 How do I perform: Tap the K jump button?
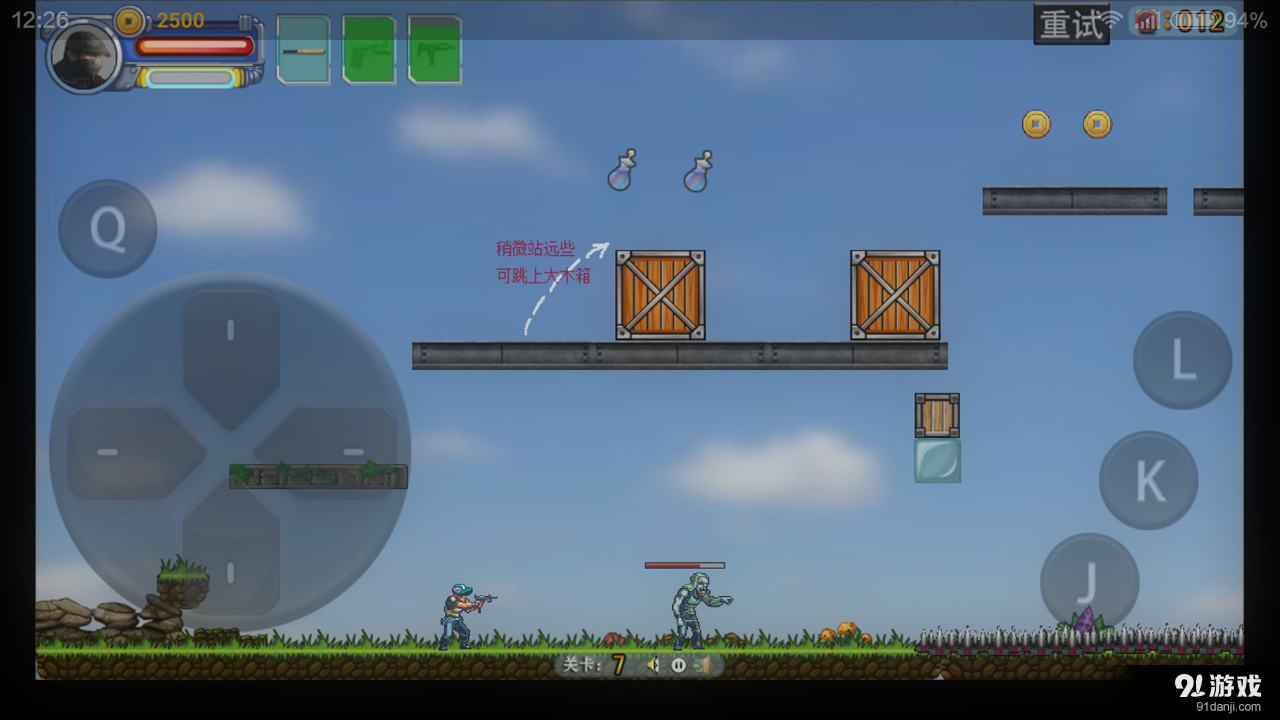tap(1147, 479)
